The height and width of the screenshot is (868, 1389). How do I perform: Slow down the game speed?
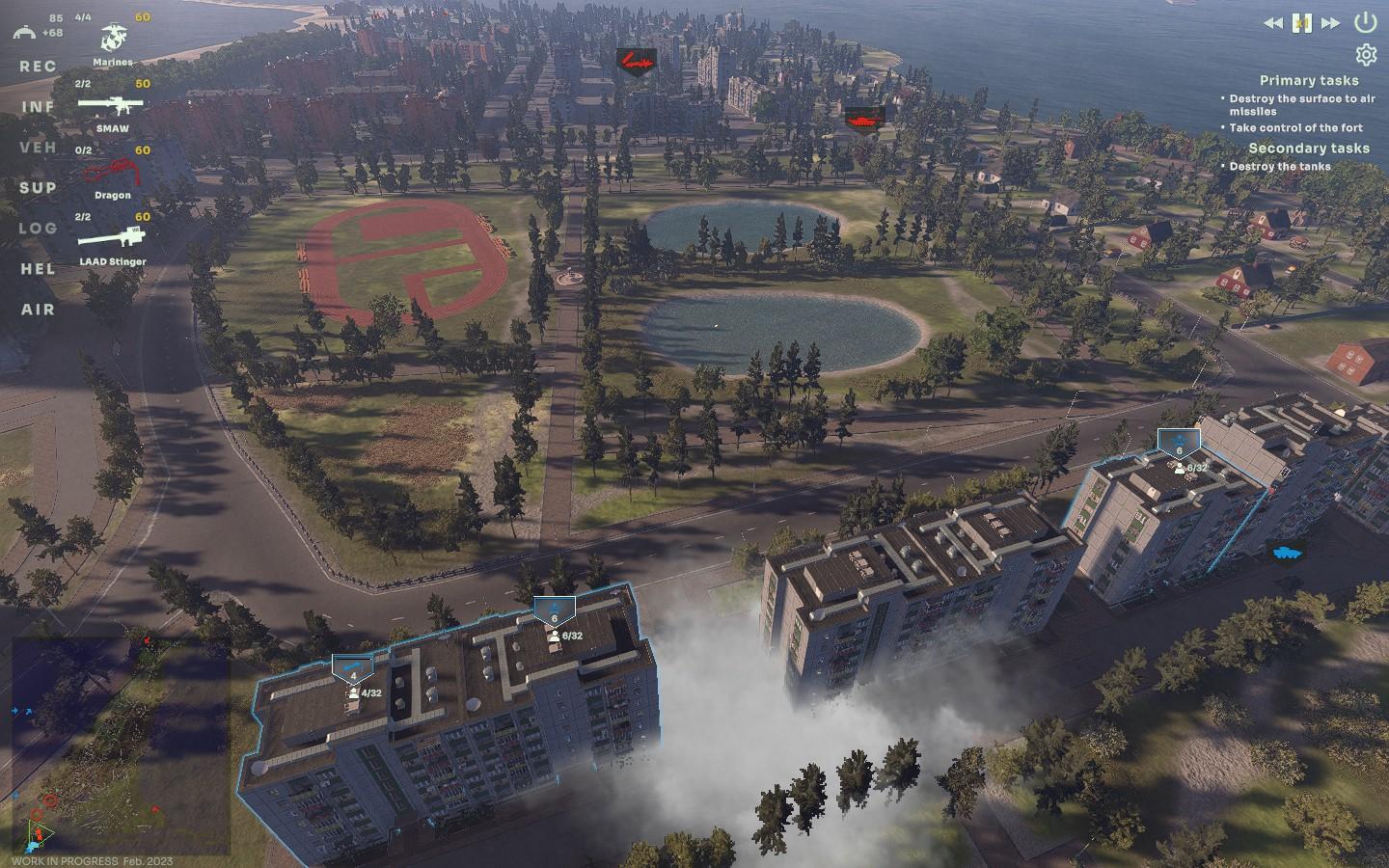point(1274,22)
